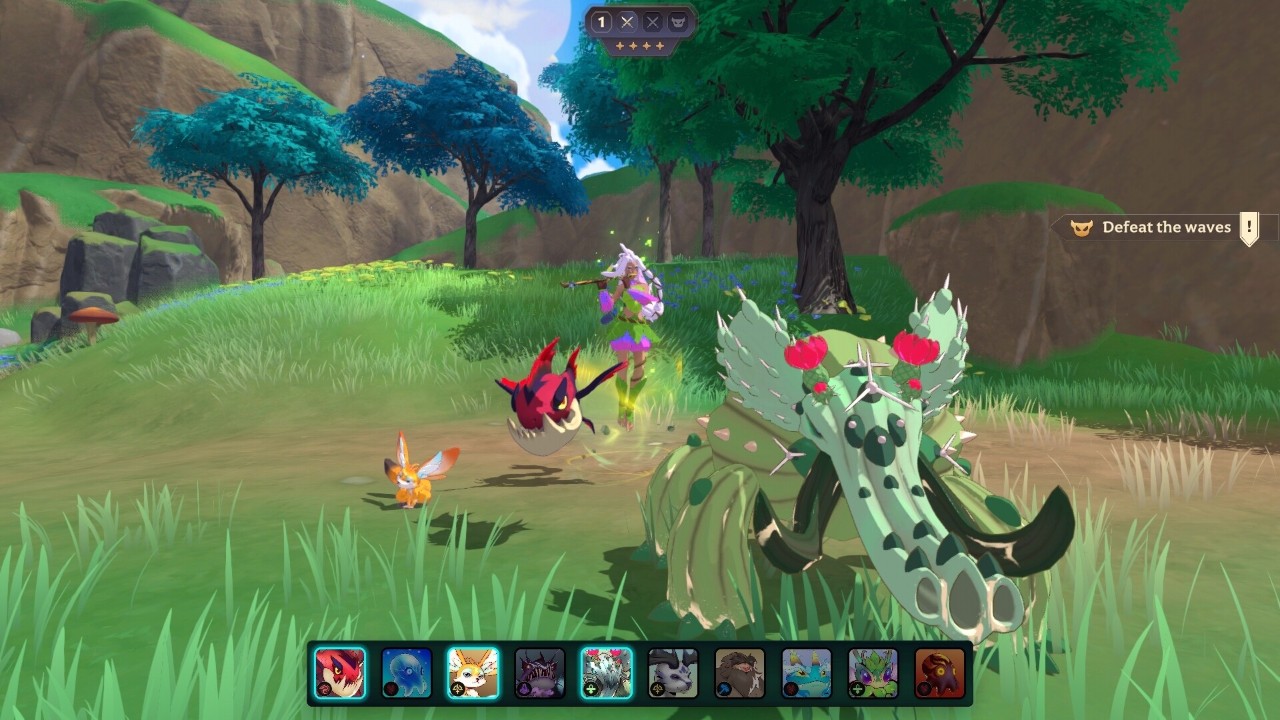The height and width of the screenshot is (720, 1280).
Task: Click the wave number 1 indicator
Action: pos(602,22)
